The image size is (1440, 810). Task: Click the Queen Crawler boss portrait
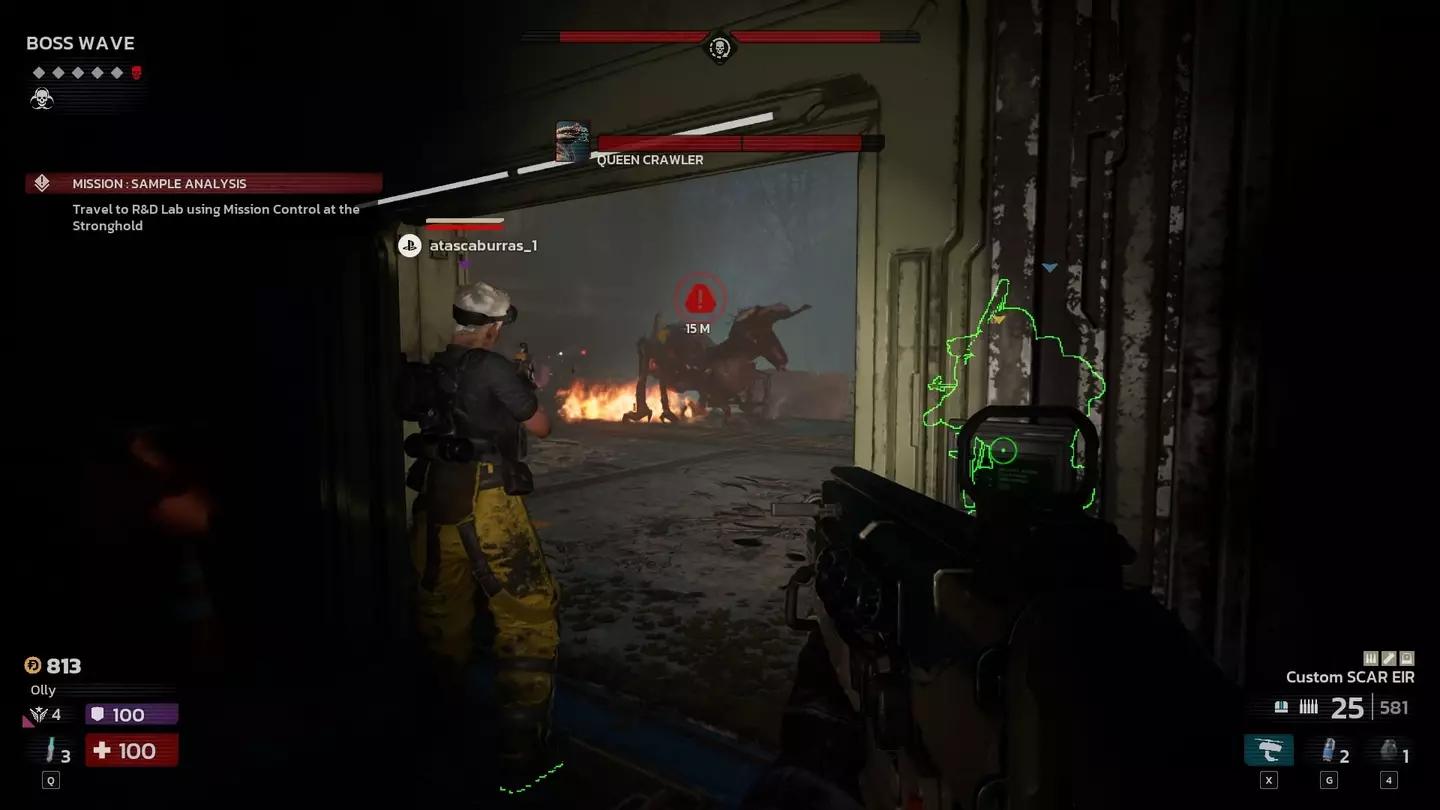point(573,142)
